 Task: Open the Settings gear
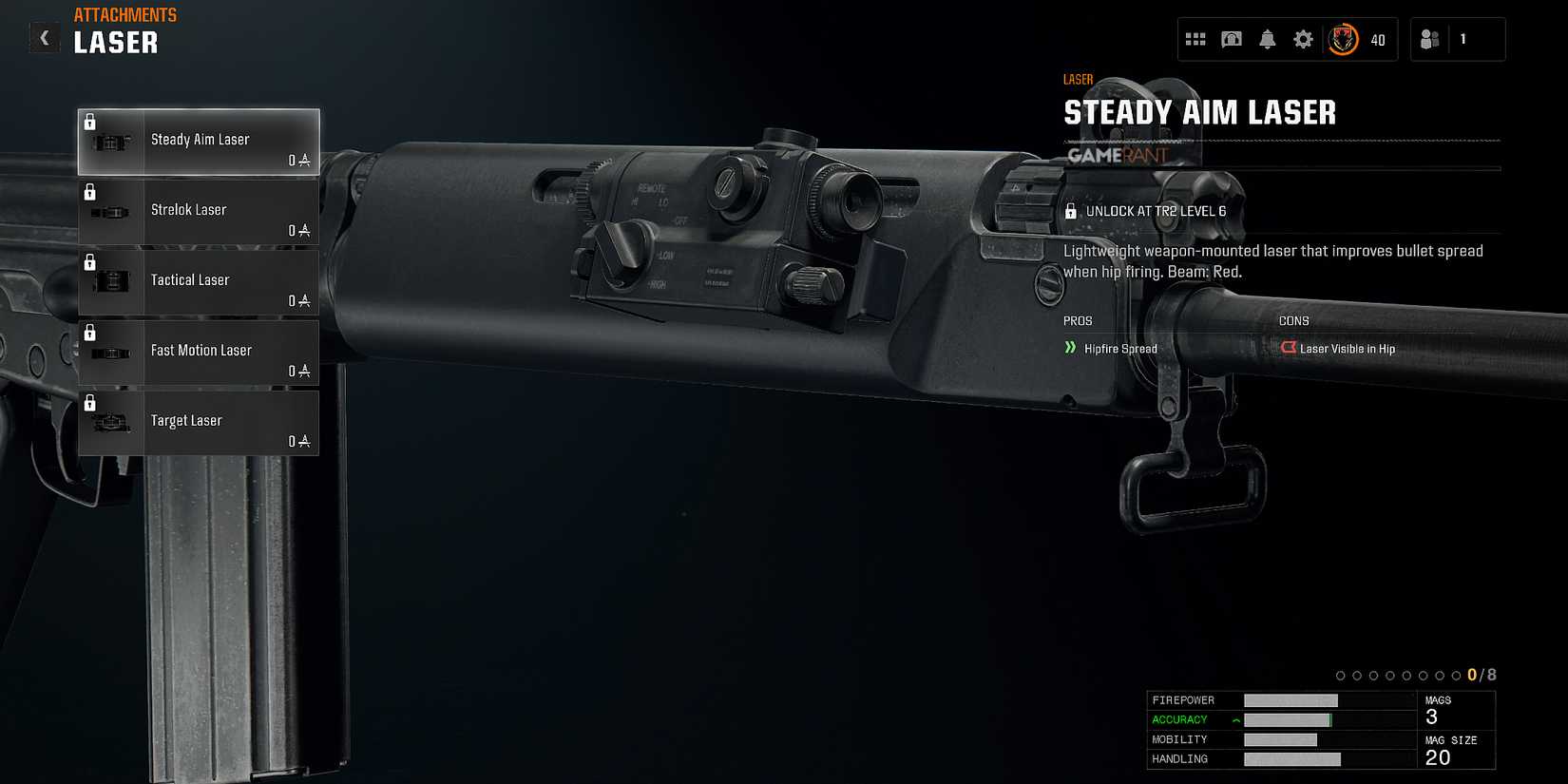coord(1303,39)
